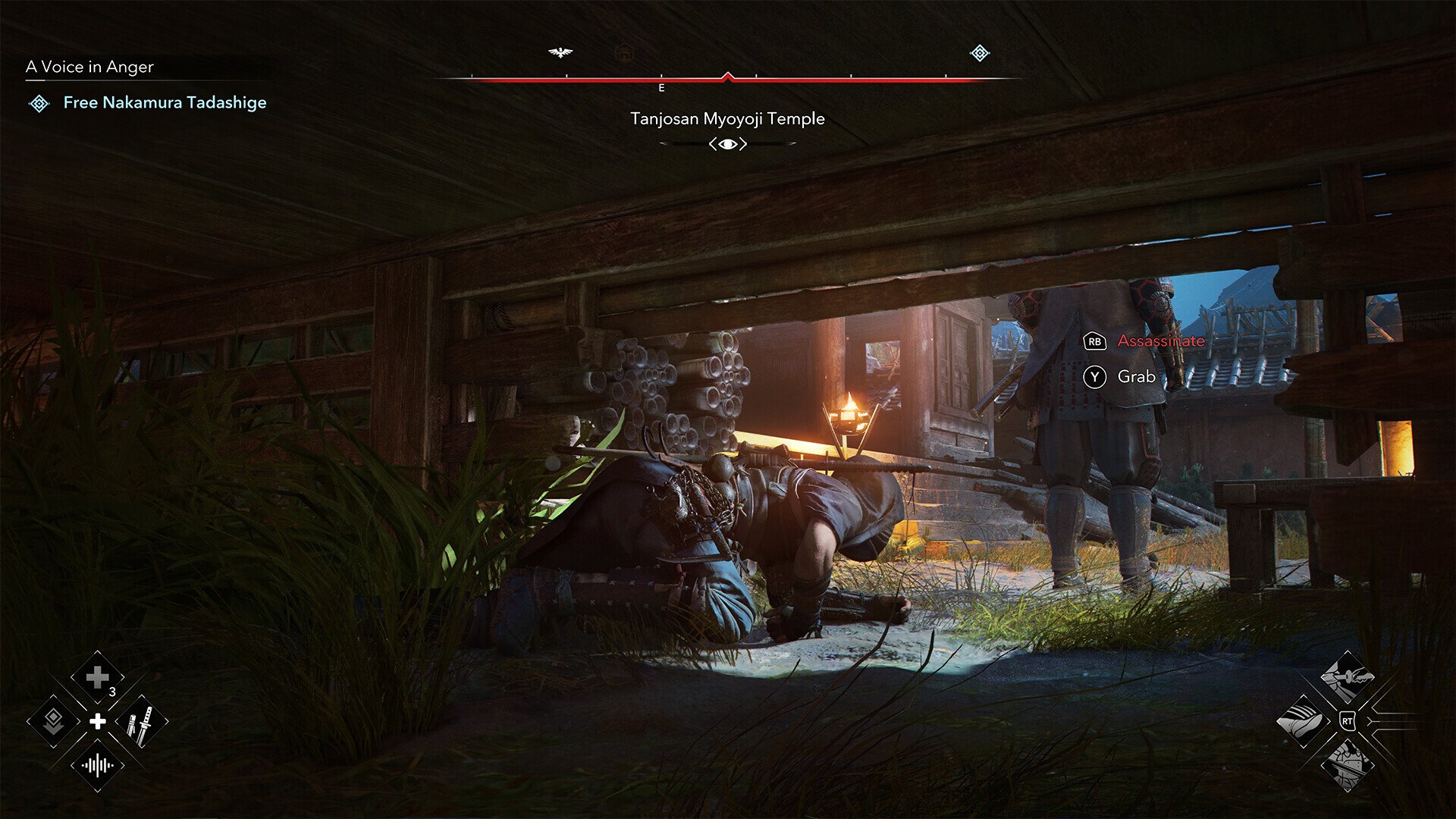Viewport: 1456px width, 819px height.
Task: Click the eagle icon on the compass
Action: click(560, 52)
